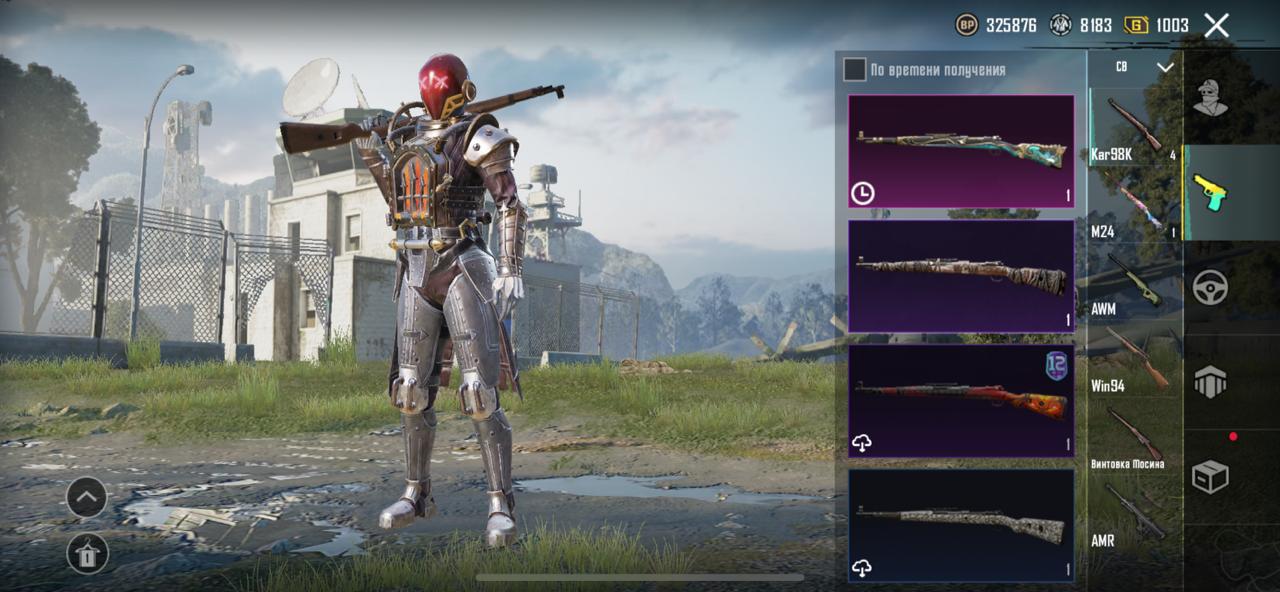Open the AMR weapon entry
Screen dimensions: 1280x592
pos(1134,515)
